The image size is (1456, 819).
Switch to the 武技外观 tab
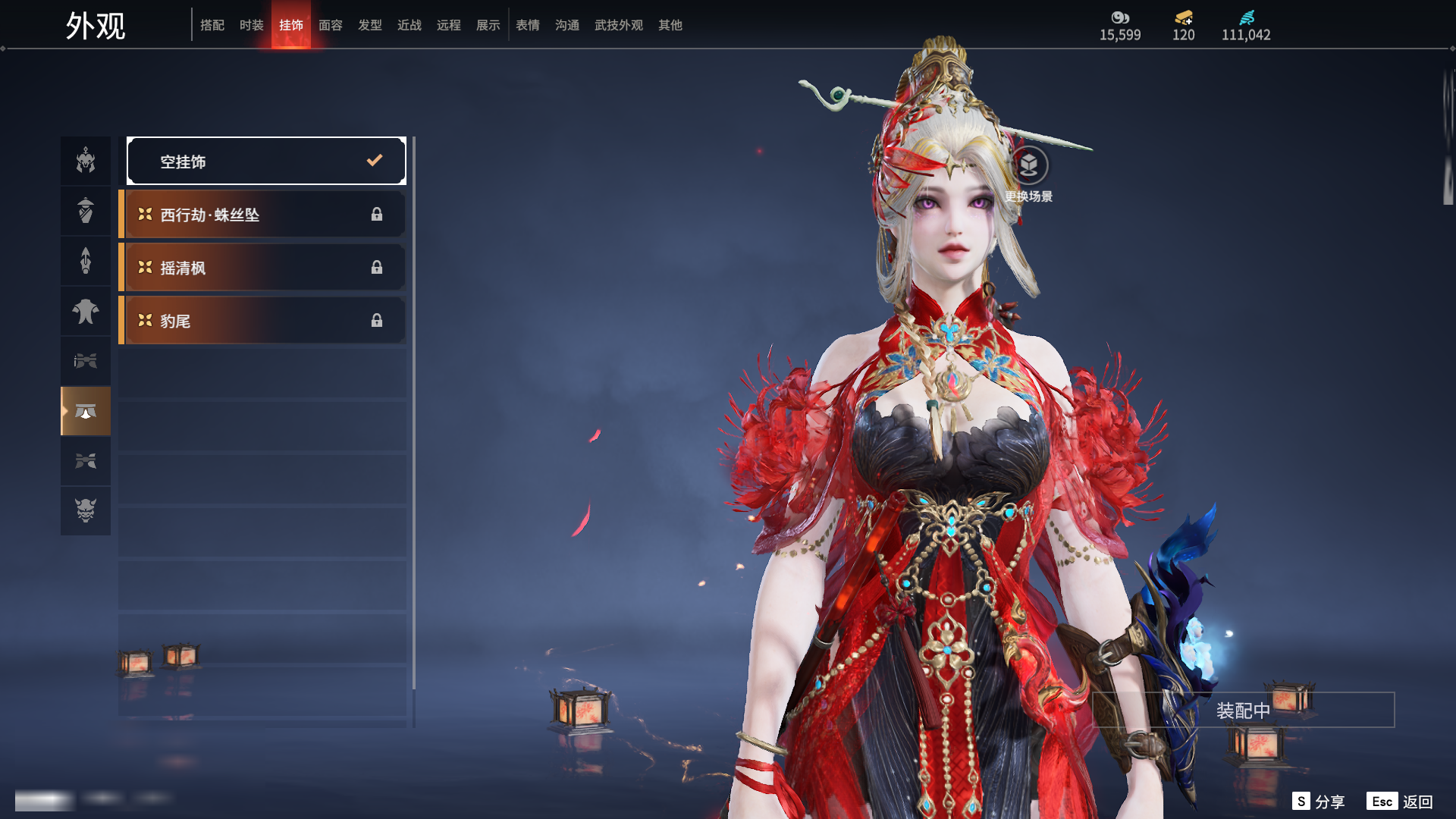coord(619,25)
